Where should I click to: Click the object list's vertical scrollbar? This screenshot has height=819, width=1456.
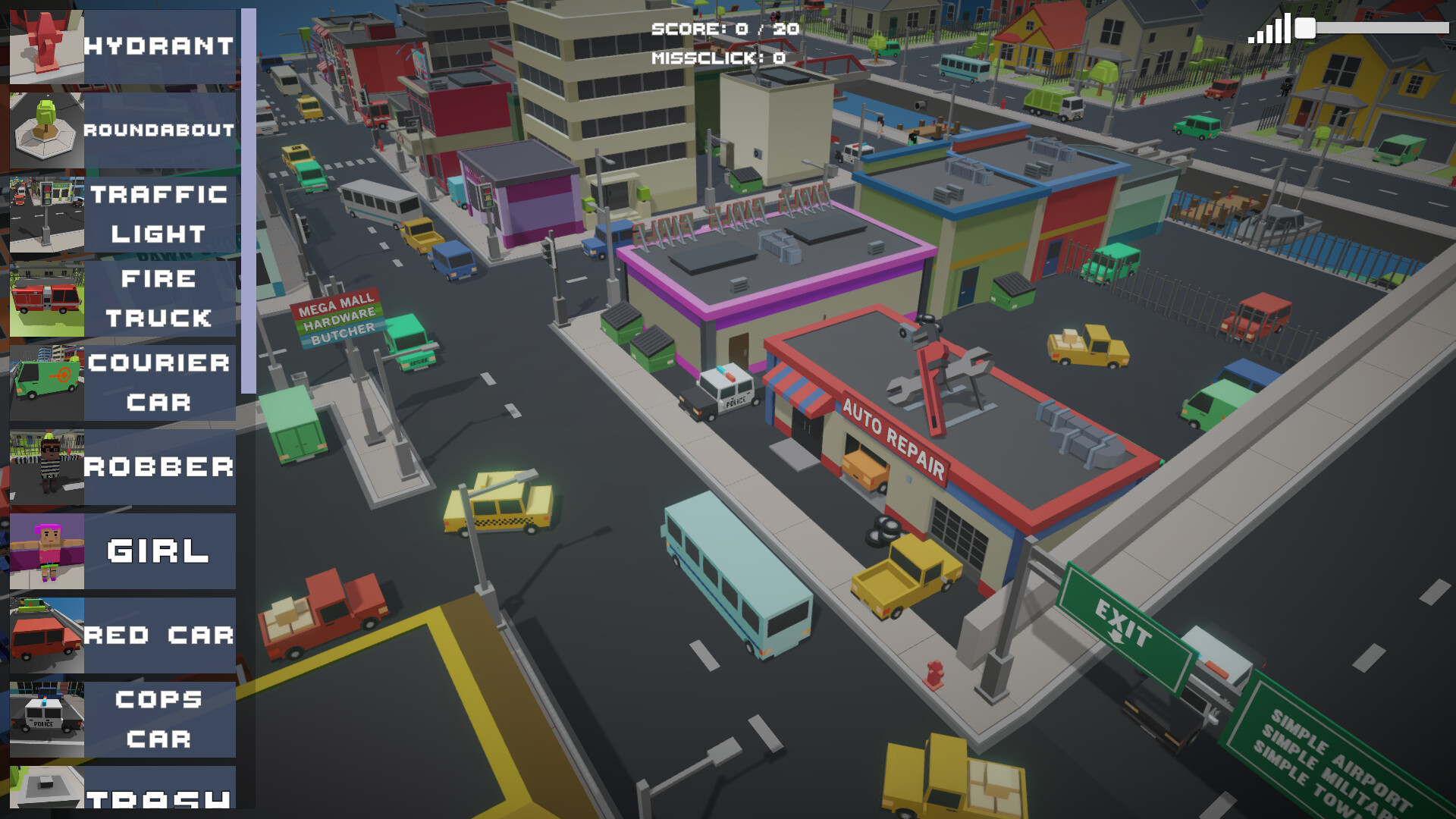(248, 201)
